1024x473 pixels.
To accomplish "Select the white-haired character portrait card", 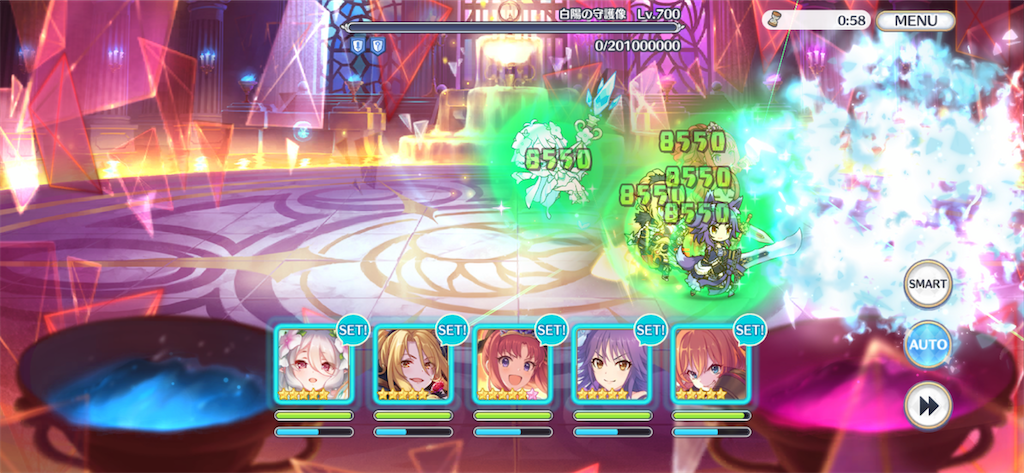I will (x=314, y=365).
